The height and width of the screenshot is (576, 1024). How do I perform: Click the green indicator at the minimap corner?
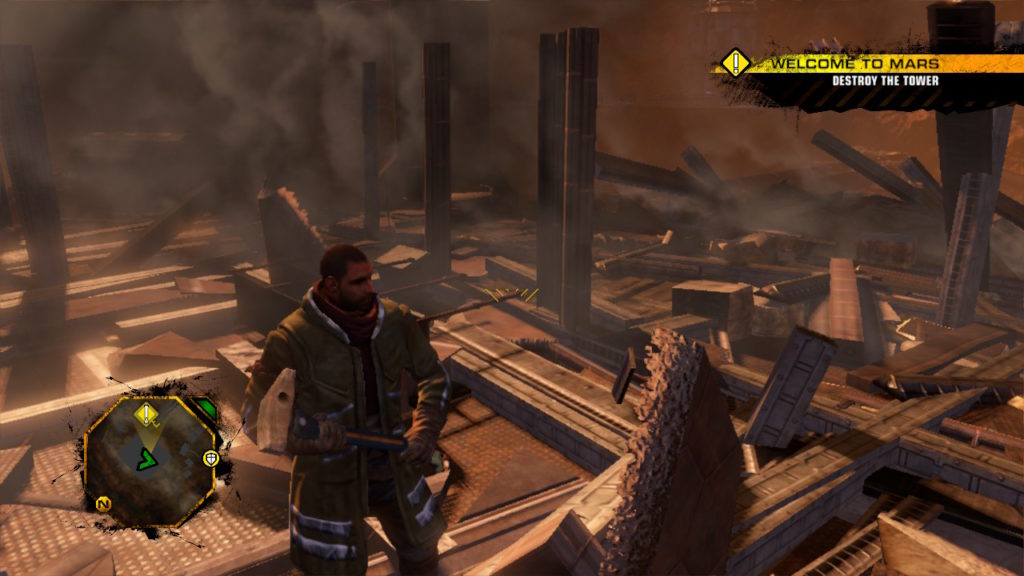(205, 409)
